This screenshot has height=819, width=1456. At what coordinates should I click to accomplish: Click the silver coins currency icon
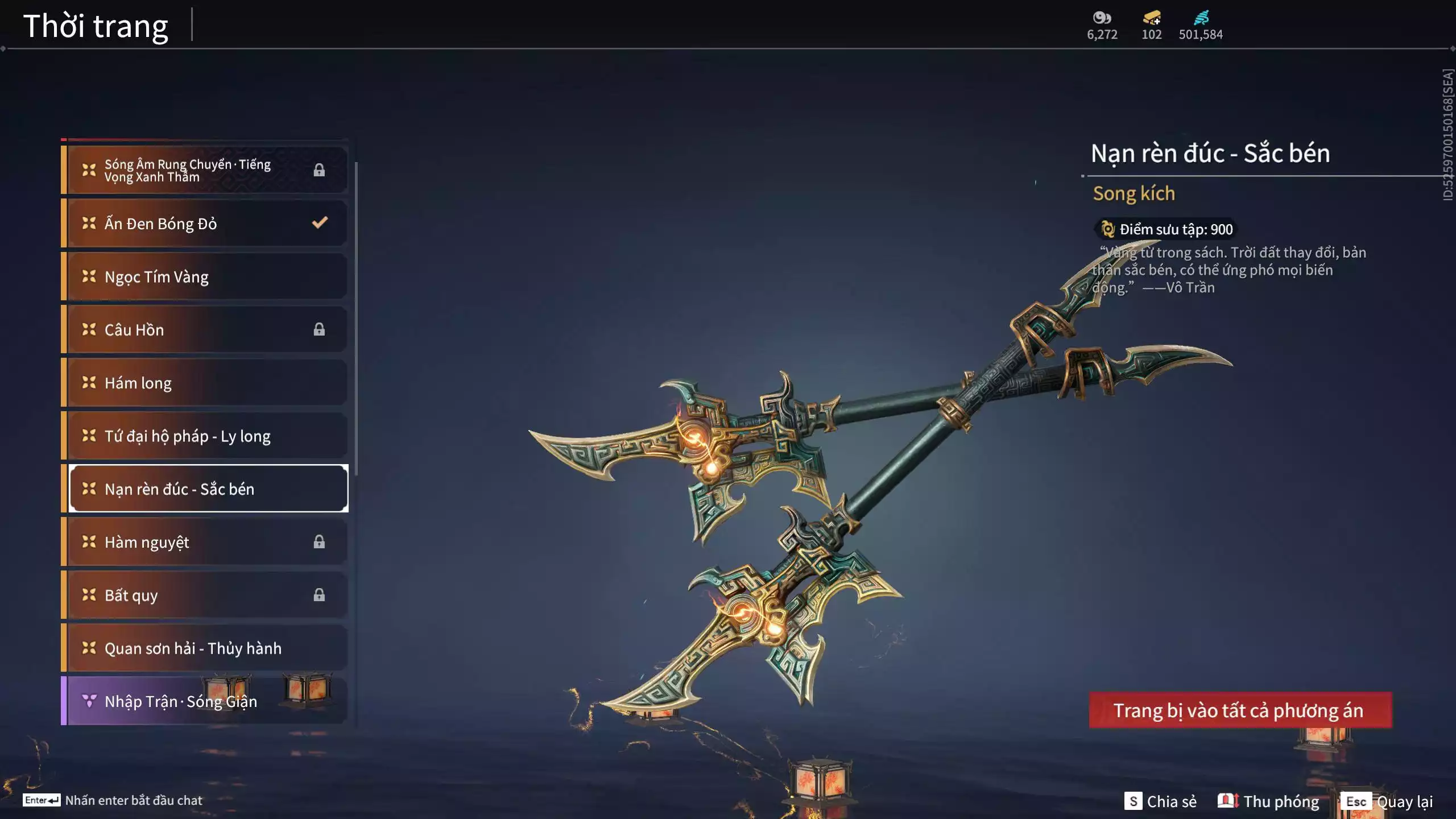pyautogui.click(x=1102, y=18)
